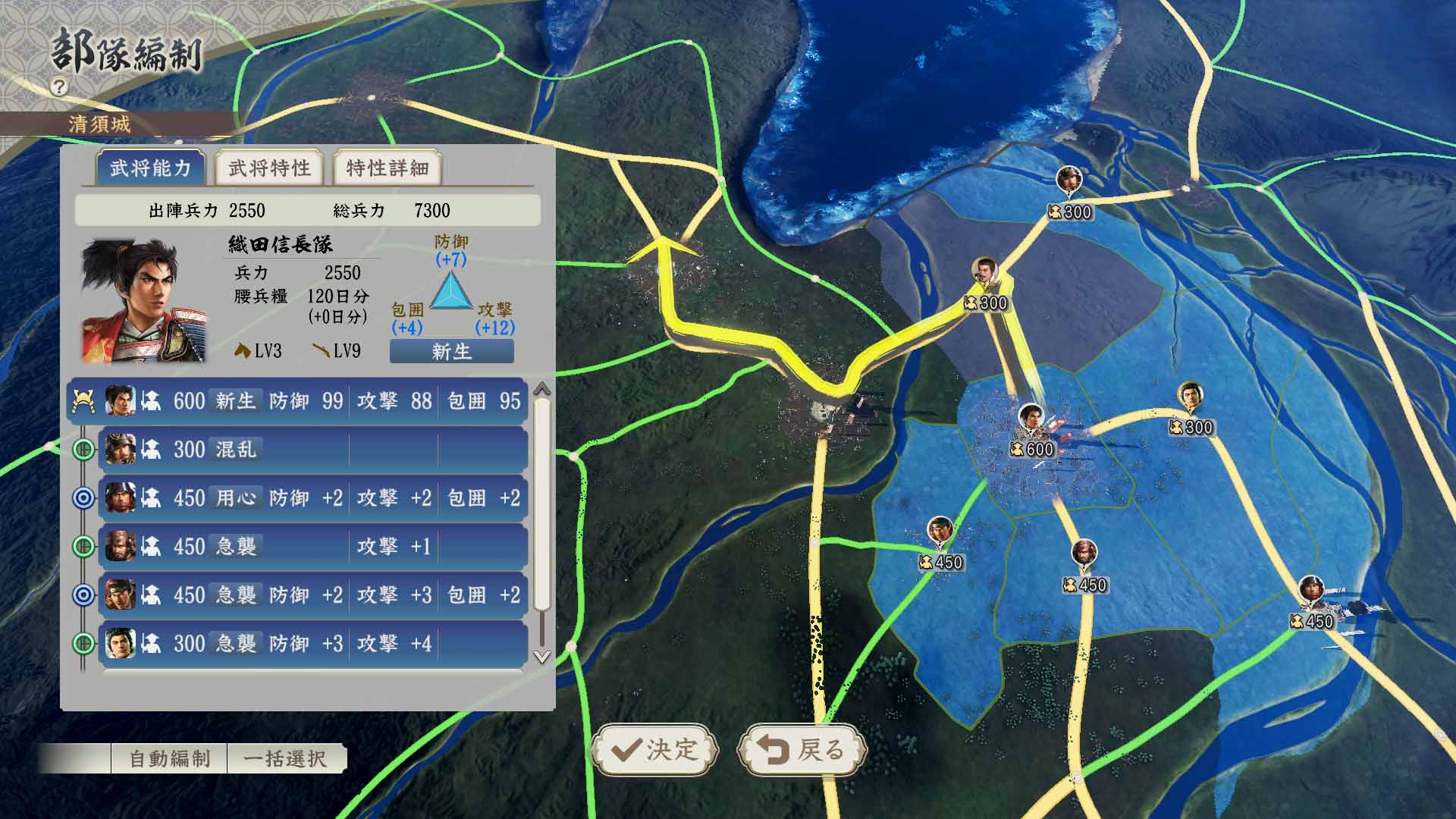1456x819 pixels.
Task: Click the 新生 formation button
Action: pos(451,351)
